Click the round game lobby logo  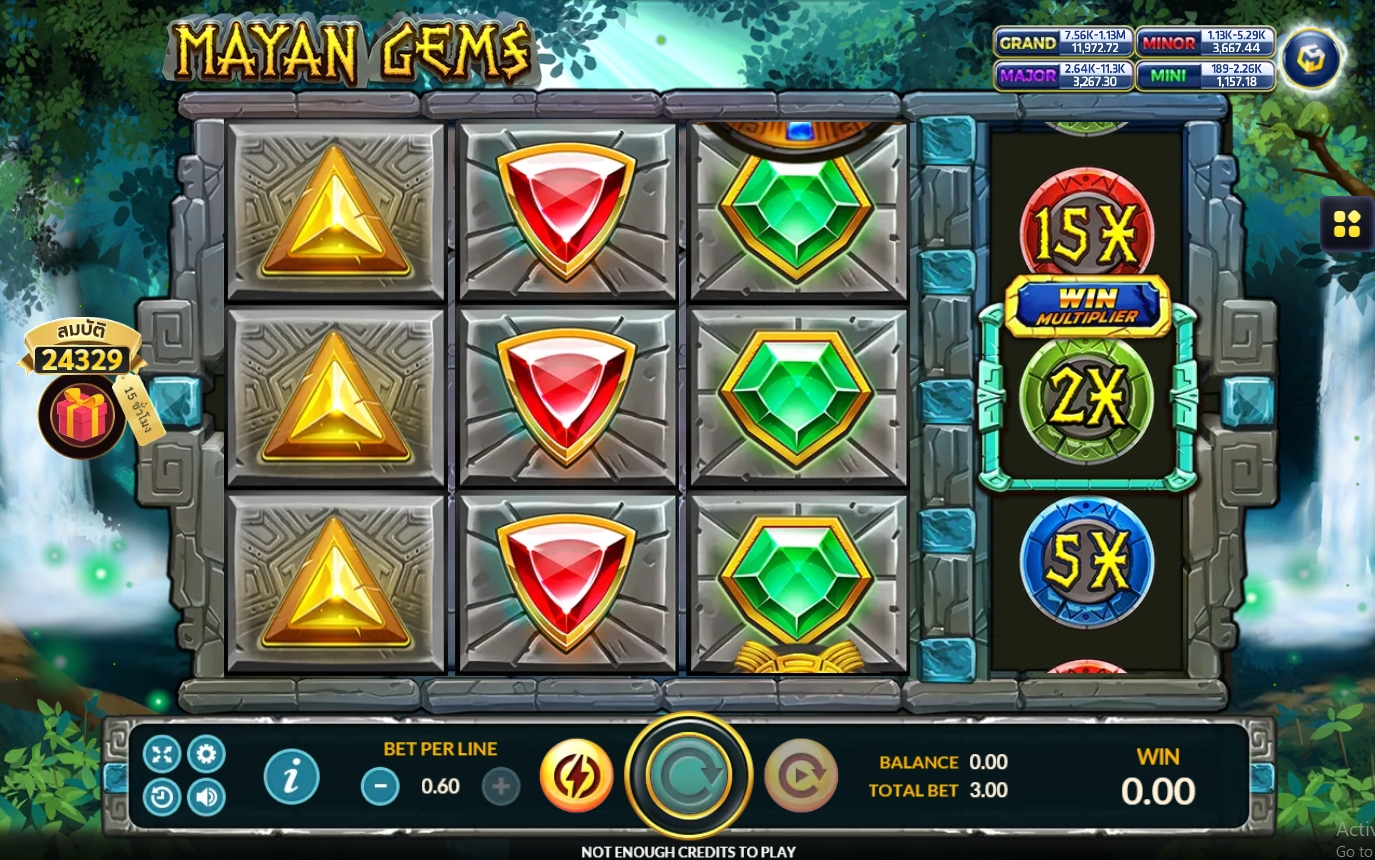click(1311, 60)
